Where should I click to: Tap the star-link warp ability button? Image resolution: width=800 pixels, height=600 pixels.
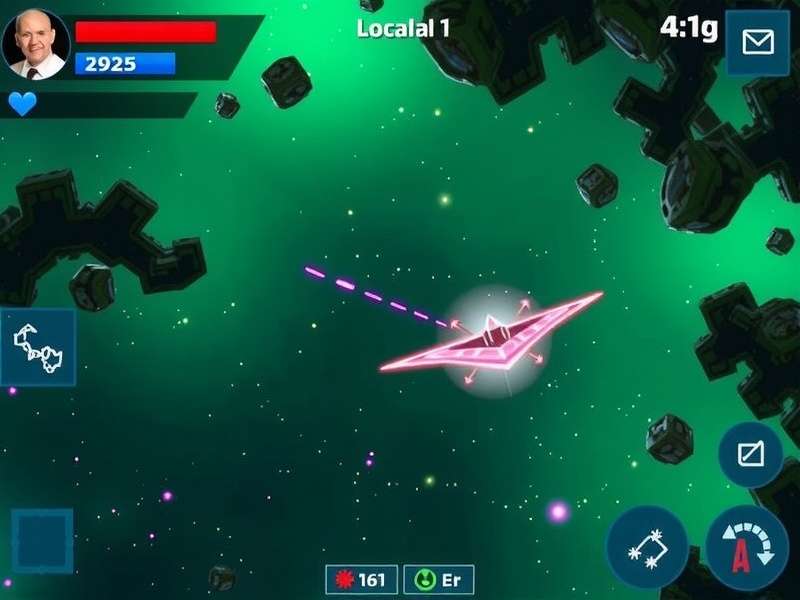coord(647,548)
